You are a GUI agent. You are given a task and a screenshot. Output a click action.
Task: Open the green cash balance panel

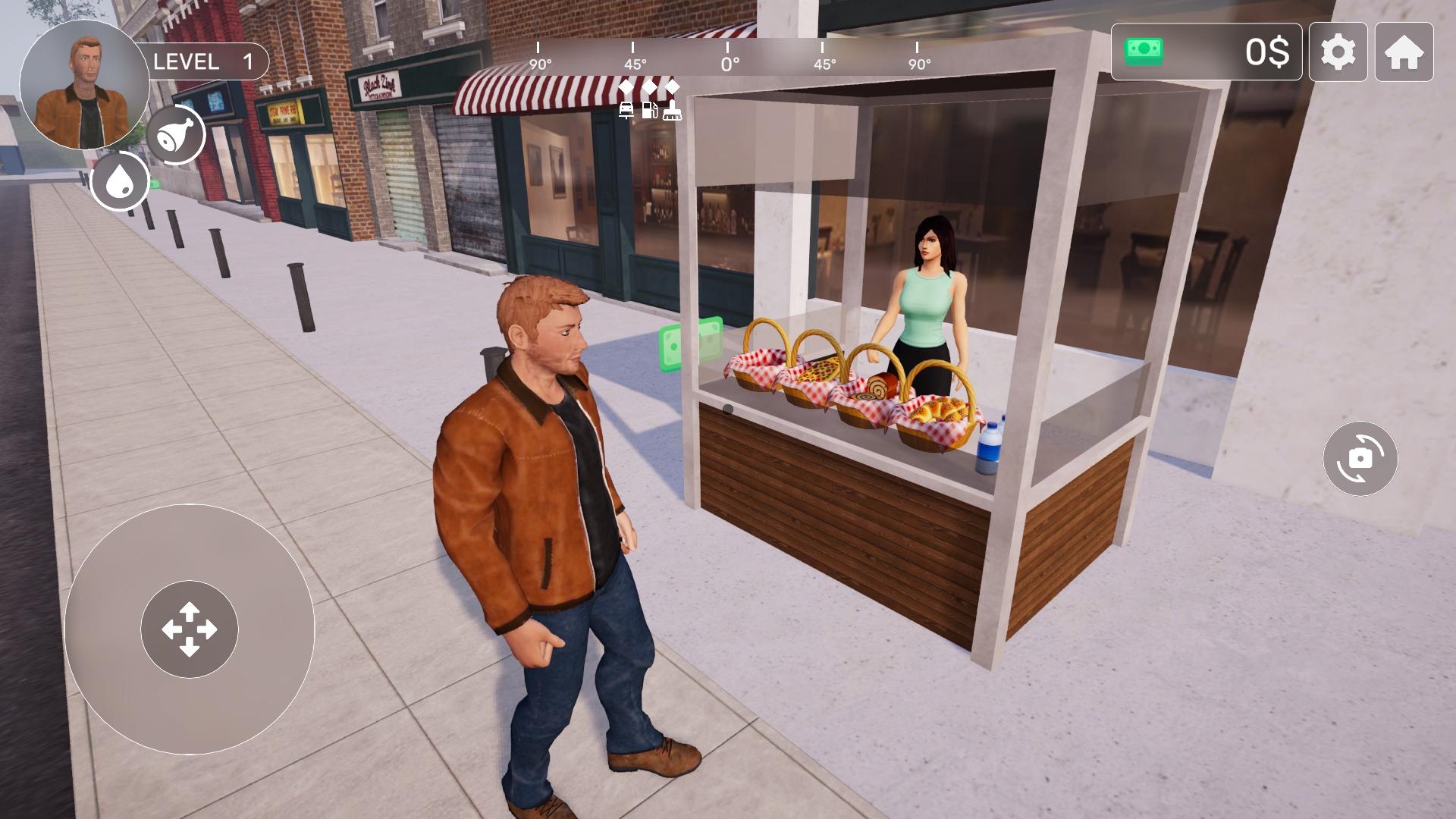(1206, 52)
